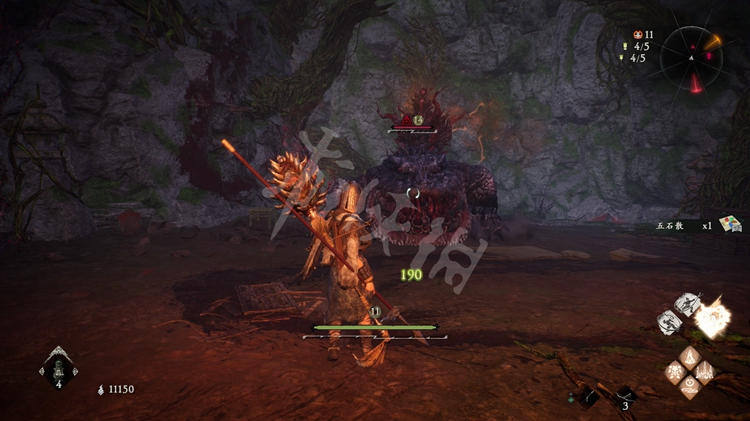Use the healing pot slot showing 4

tap(57, 369)
